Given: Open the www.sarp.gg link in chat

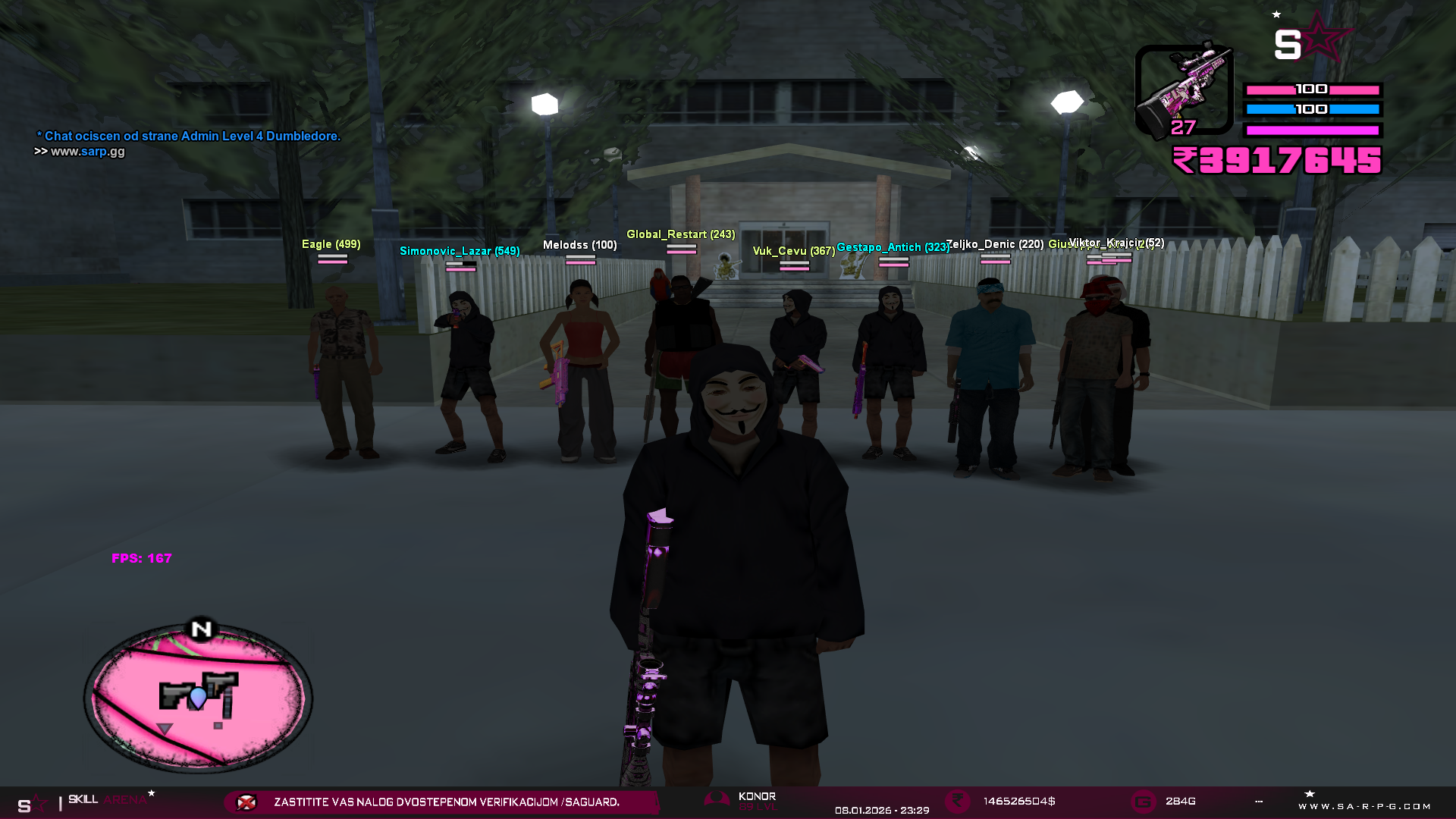Looking at the screenshot, I should 87,152.
